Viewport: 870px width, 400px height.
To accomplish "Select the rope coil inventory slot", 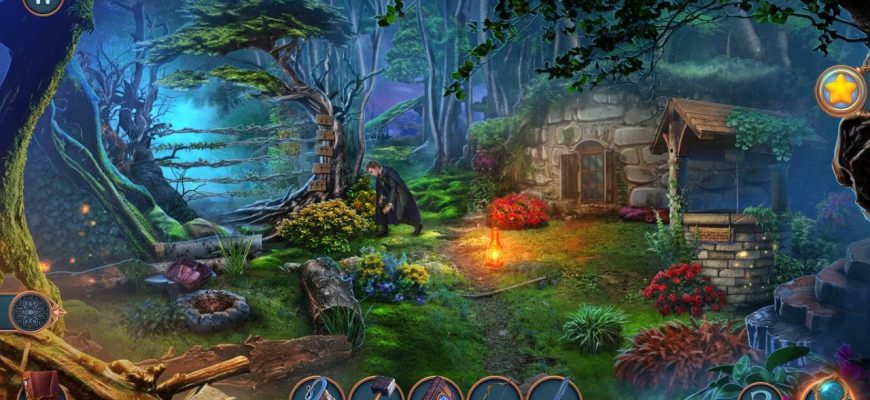I will tap(317, 390).
